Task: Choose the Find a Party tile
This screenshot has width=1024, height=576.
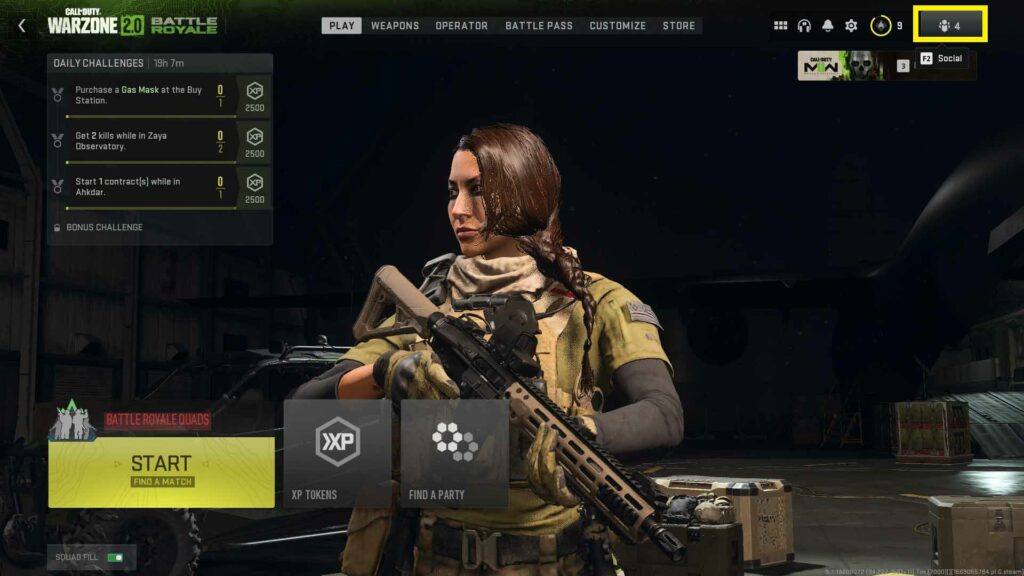Action: 455,453
